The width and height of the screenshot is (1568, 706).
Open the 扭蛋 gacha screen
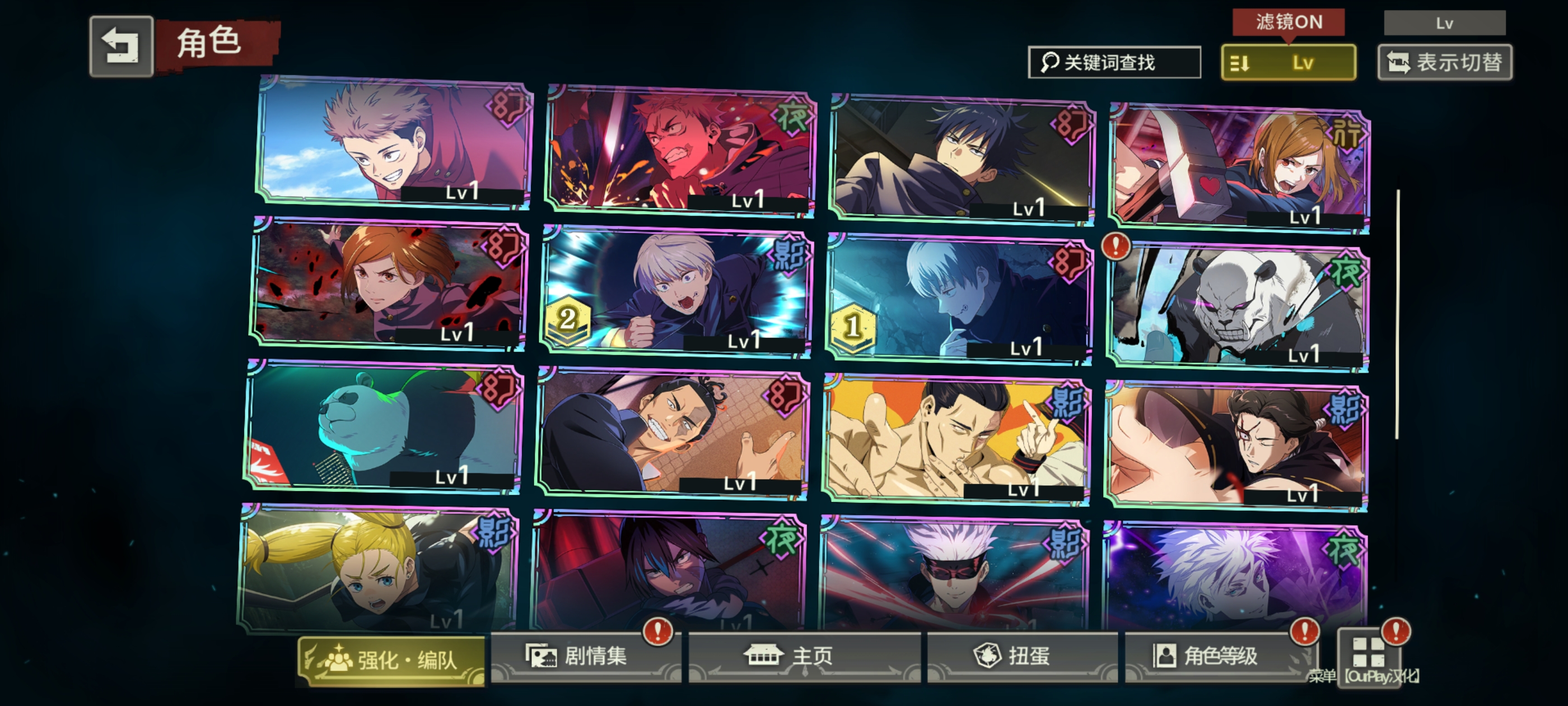[1021, 656]
